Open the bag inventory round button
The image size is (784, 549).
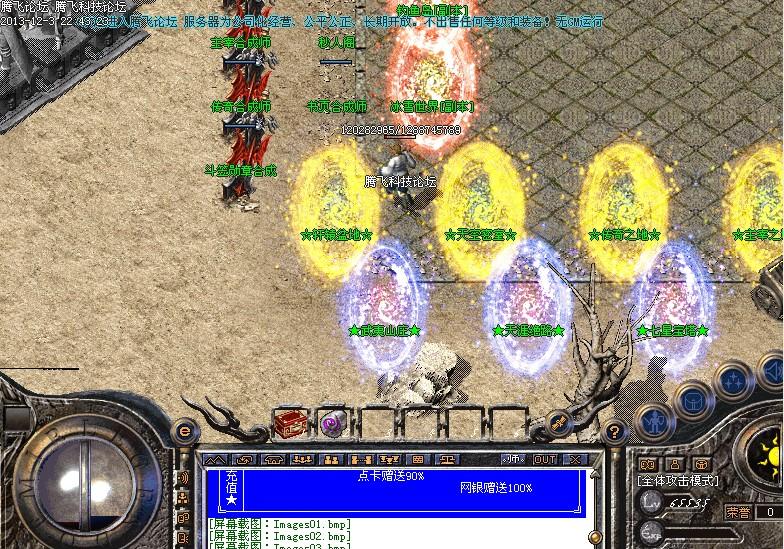coord(693,401)
